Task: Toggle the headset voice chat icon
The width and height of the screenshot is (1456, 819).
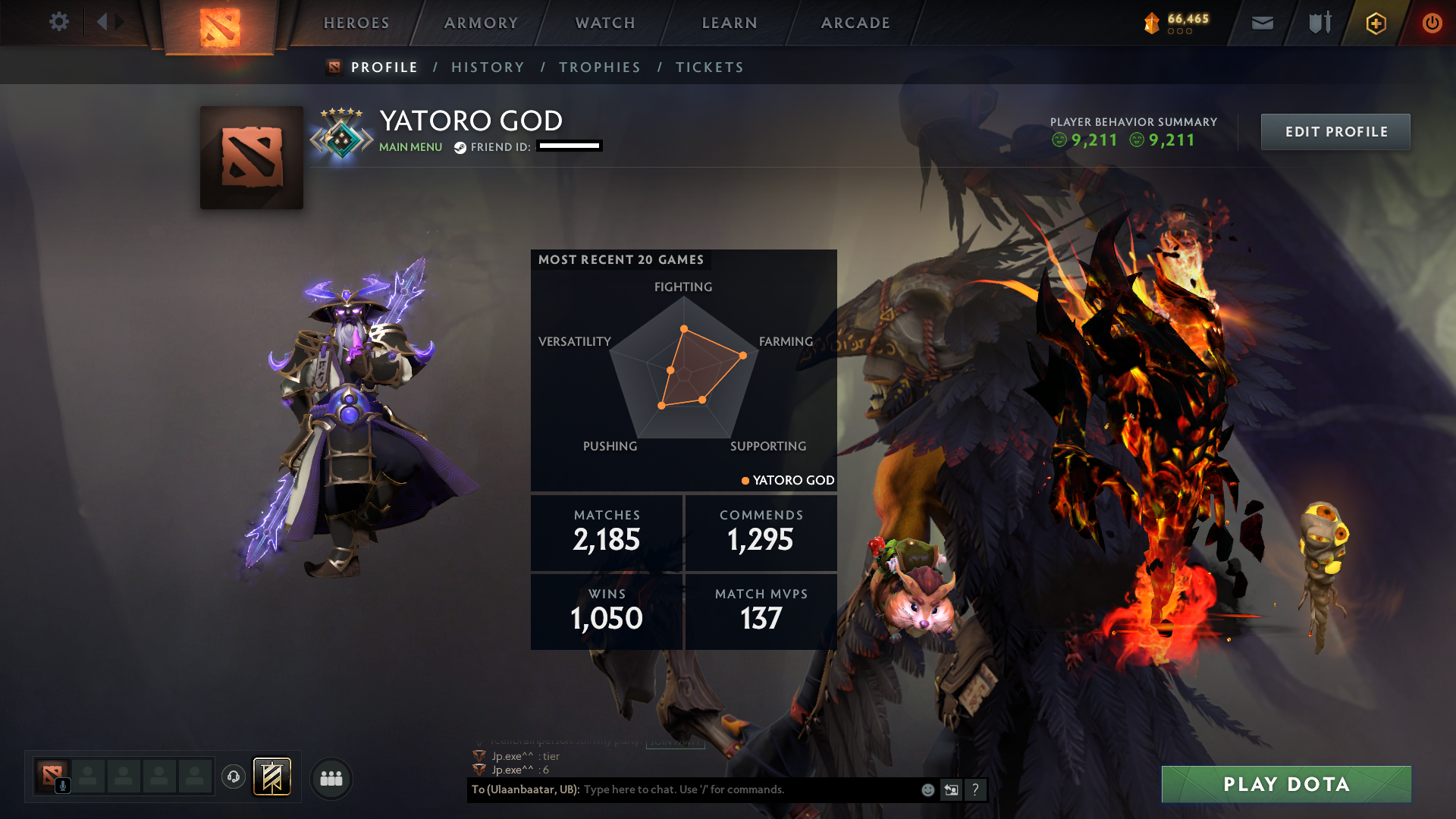Action: pos(234,777)
